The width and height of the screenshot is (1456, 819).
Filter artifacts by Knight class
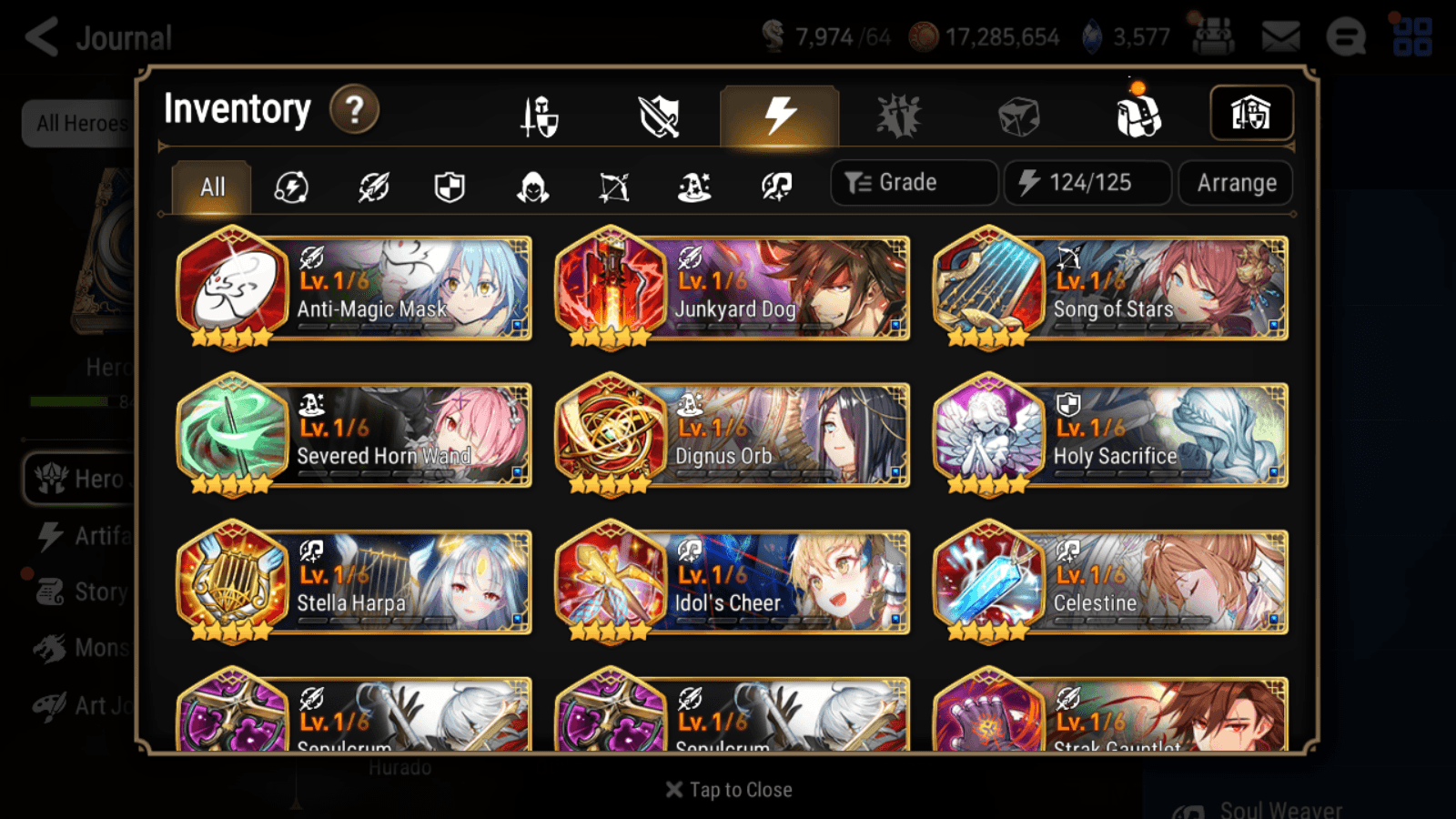click(x=449, y=187)
